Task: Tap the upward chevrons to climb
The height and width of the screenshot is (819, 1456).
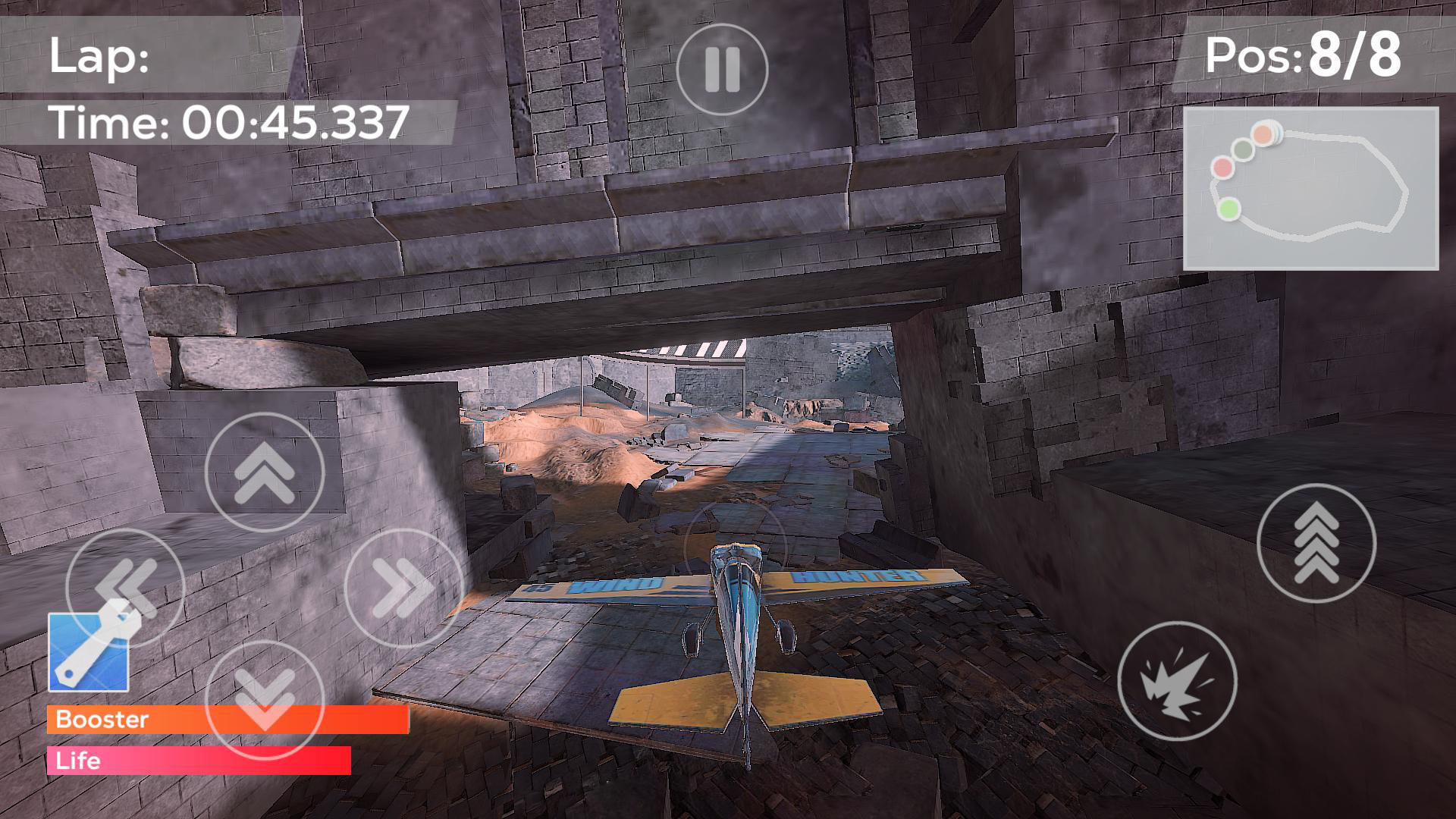Action: click(x=264, y=472)
